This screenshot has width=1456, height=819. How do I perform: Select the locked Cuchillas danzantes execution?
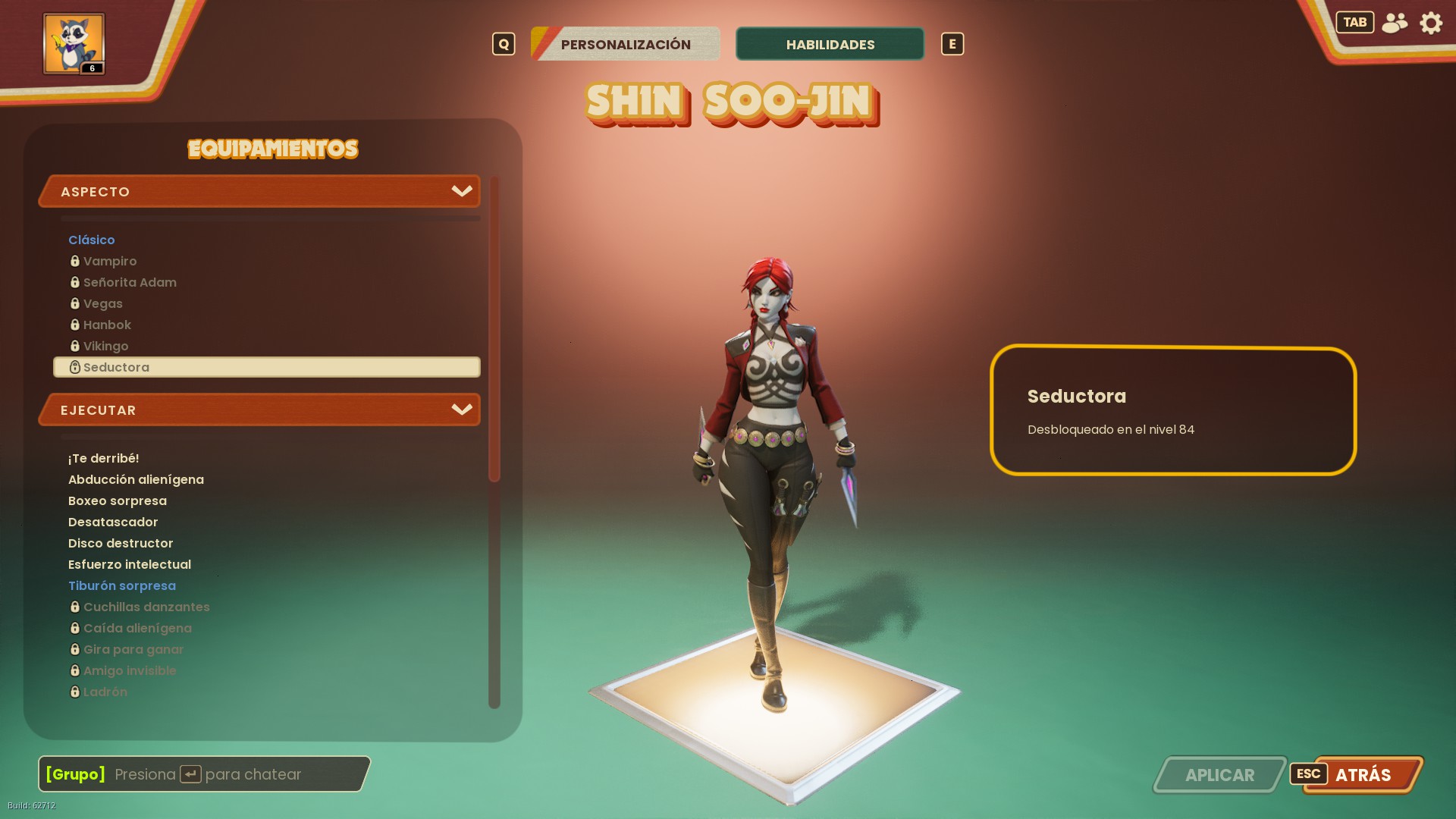point(146,607)
